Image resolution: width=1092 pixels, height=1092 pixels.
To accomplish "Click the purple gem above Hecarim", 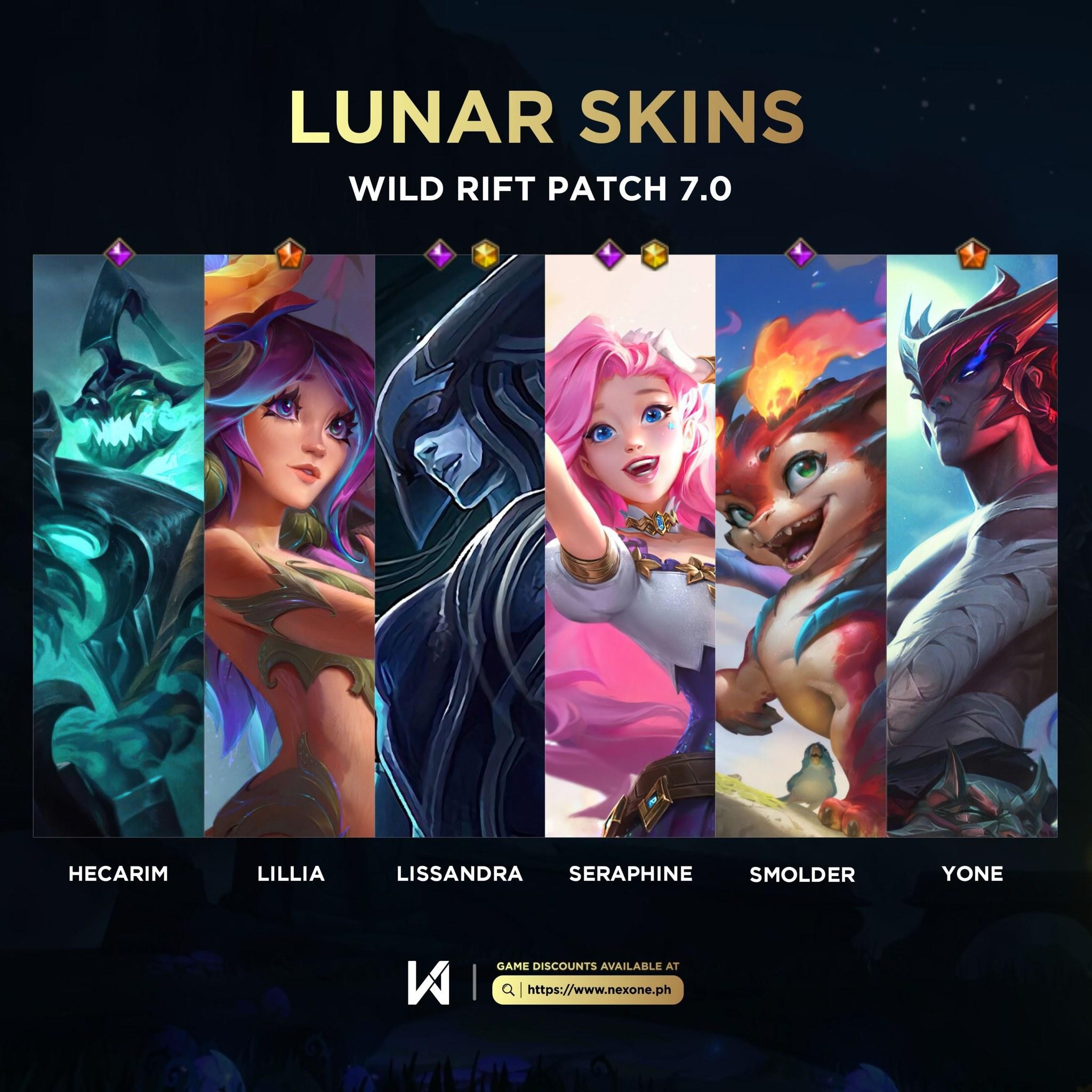I will click(120, 253).
